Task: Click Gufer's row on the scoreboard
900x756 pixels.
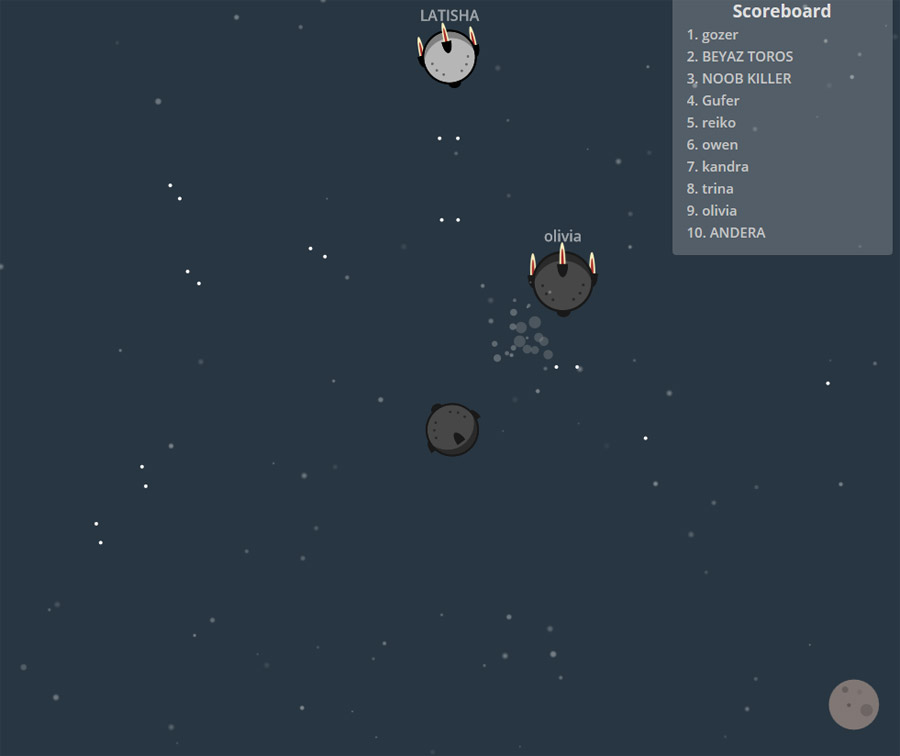Action: point(713,101)
